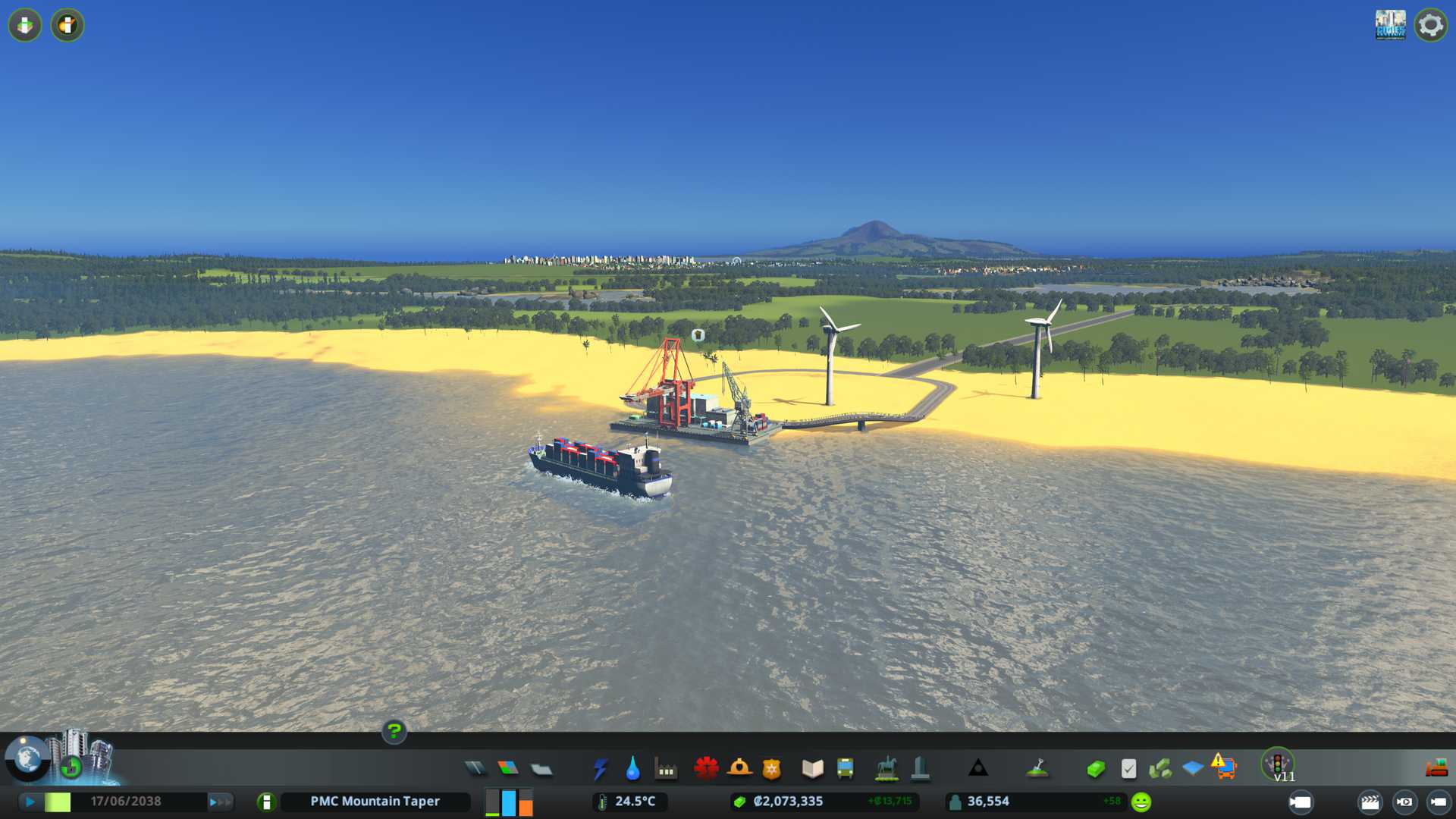
Task: Open the Public Transport menu
Action: click(x=845, y=769)
